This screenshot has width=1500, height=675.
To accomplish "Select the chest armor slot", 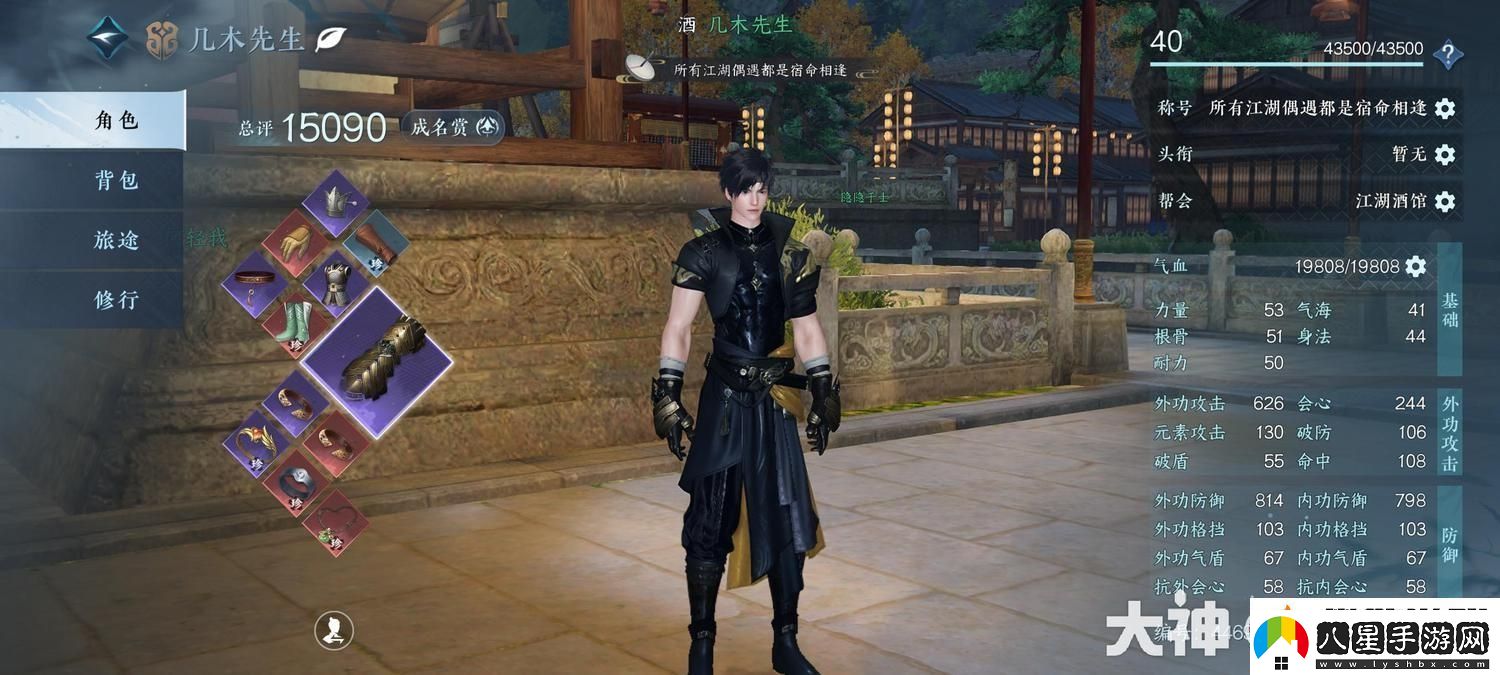I will click(x=334, y=283).
